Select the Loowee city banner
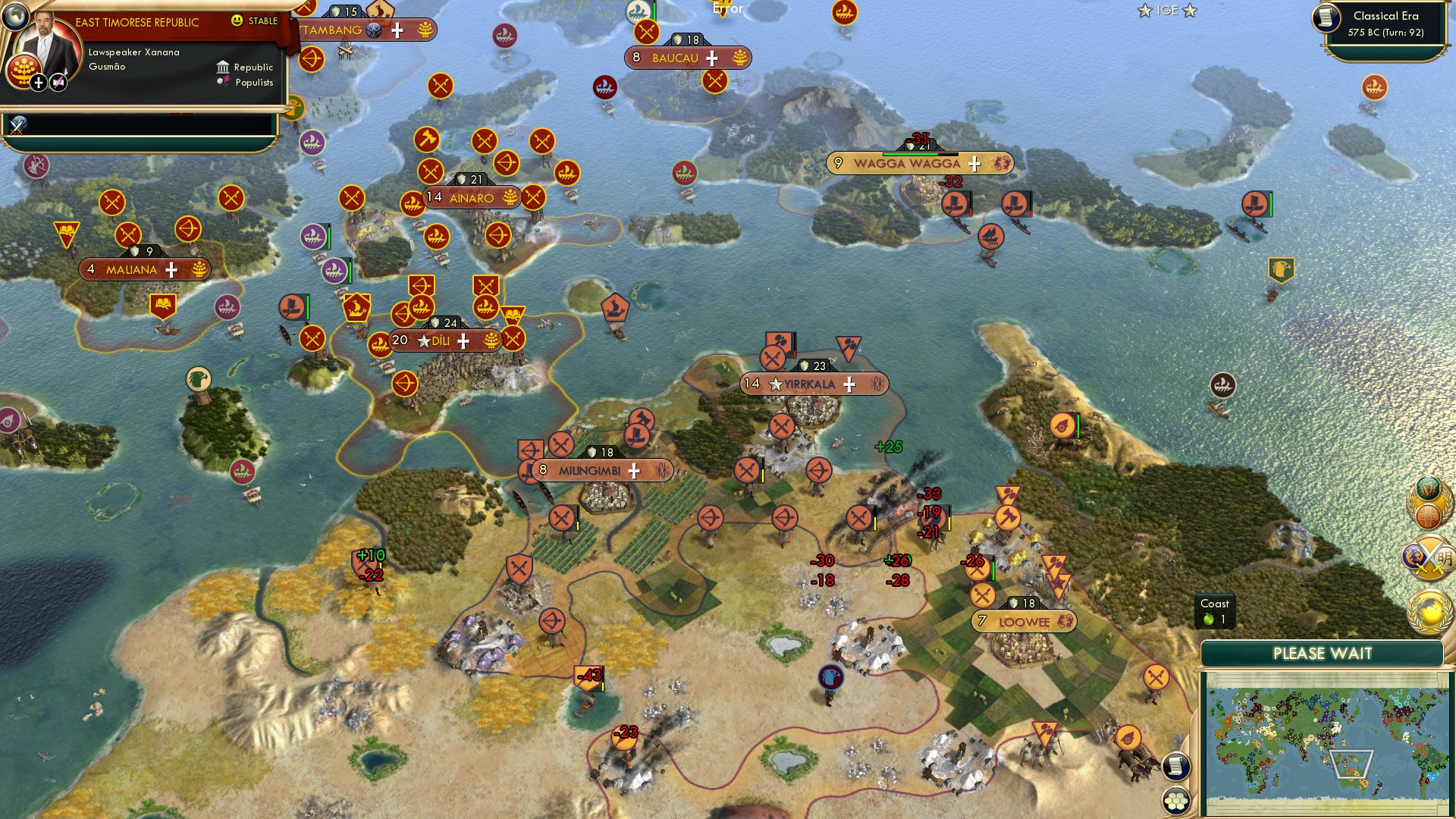 tap(1024, 620)
